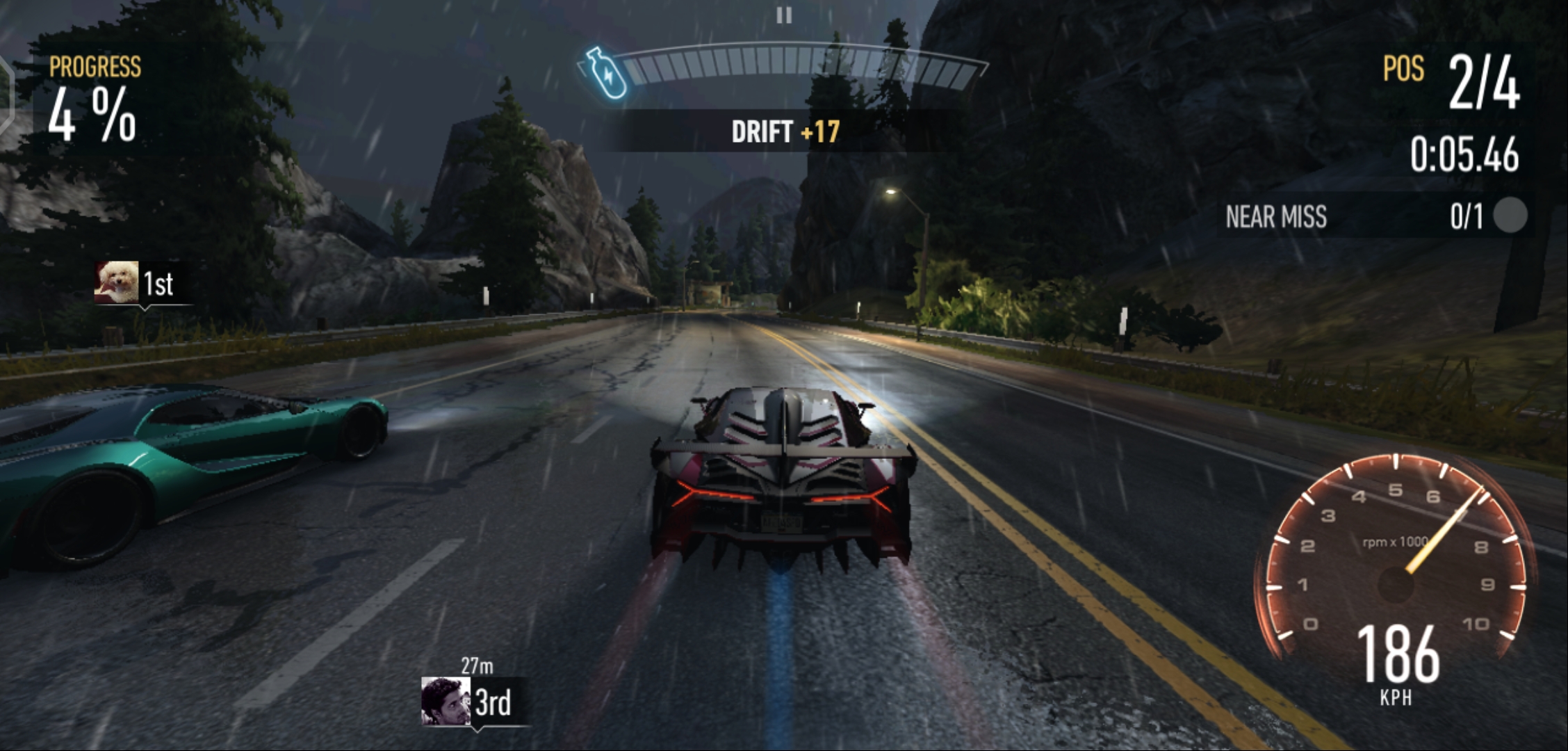Tap the nitro bottle icon

(x=603, y=72)
